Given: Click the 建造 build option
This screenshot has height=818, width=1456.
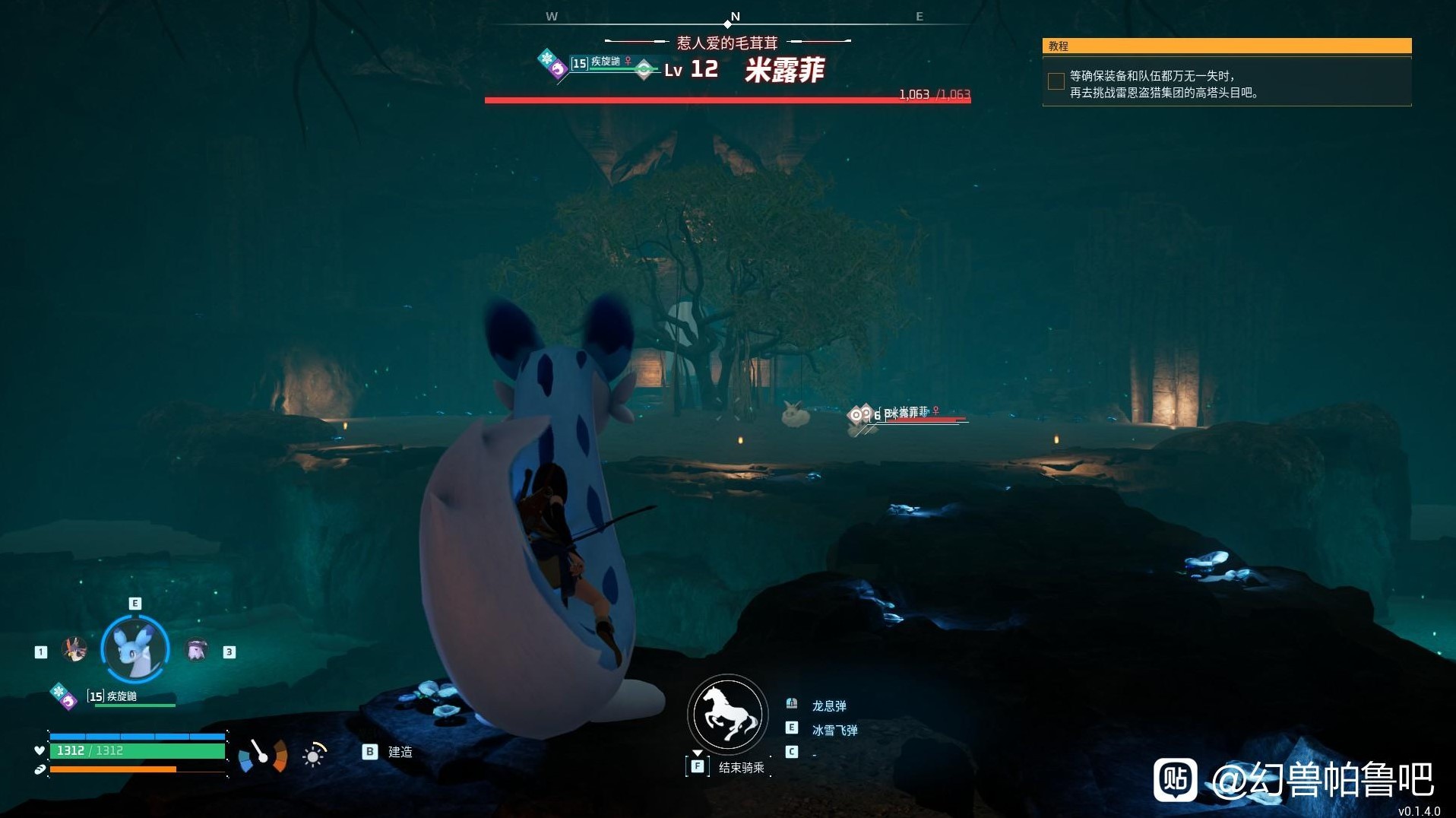Looking at the screenshot, I should [400, 752].
